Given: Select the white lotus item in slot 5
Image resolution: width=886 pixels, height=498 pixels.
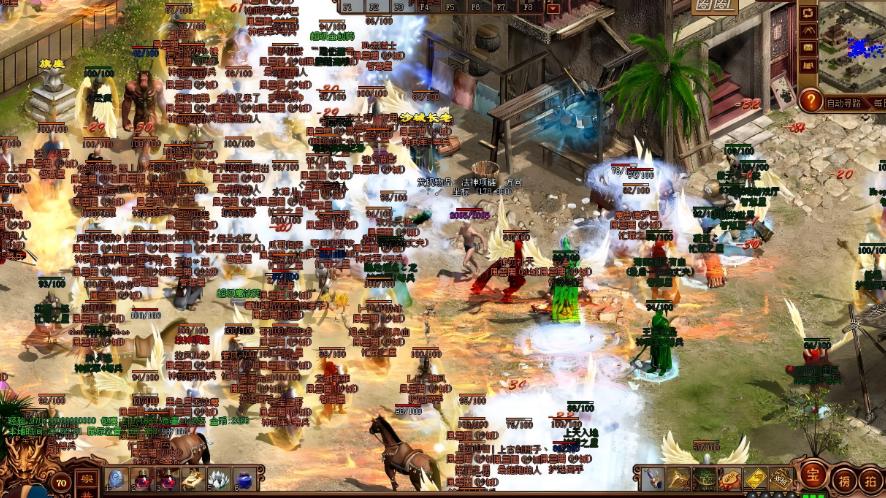Looking at the screenshot, I should pyautogui.click(x=219, y=479).
